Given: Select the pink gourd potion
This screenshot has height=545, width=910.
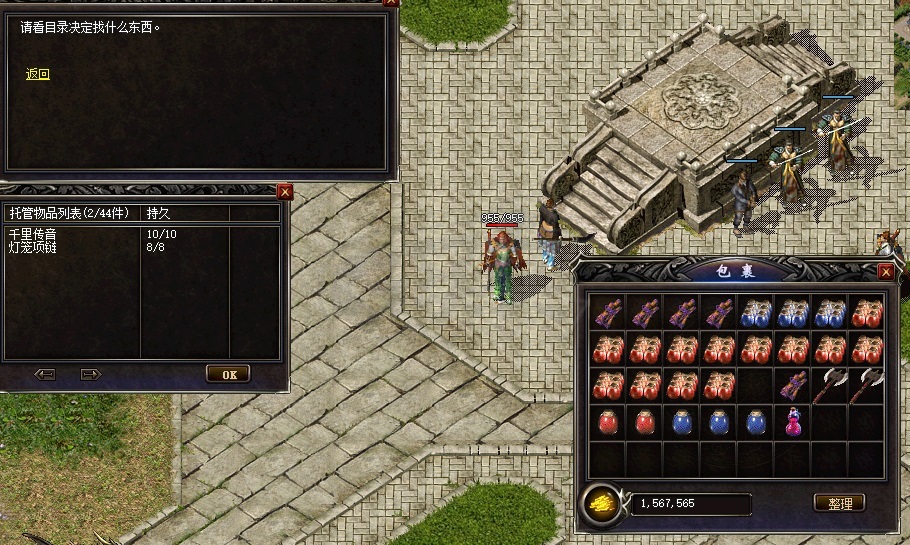Looking at the screenshot, I should [x=794, y=421].
